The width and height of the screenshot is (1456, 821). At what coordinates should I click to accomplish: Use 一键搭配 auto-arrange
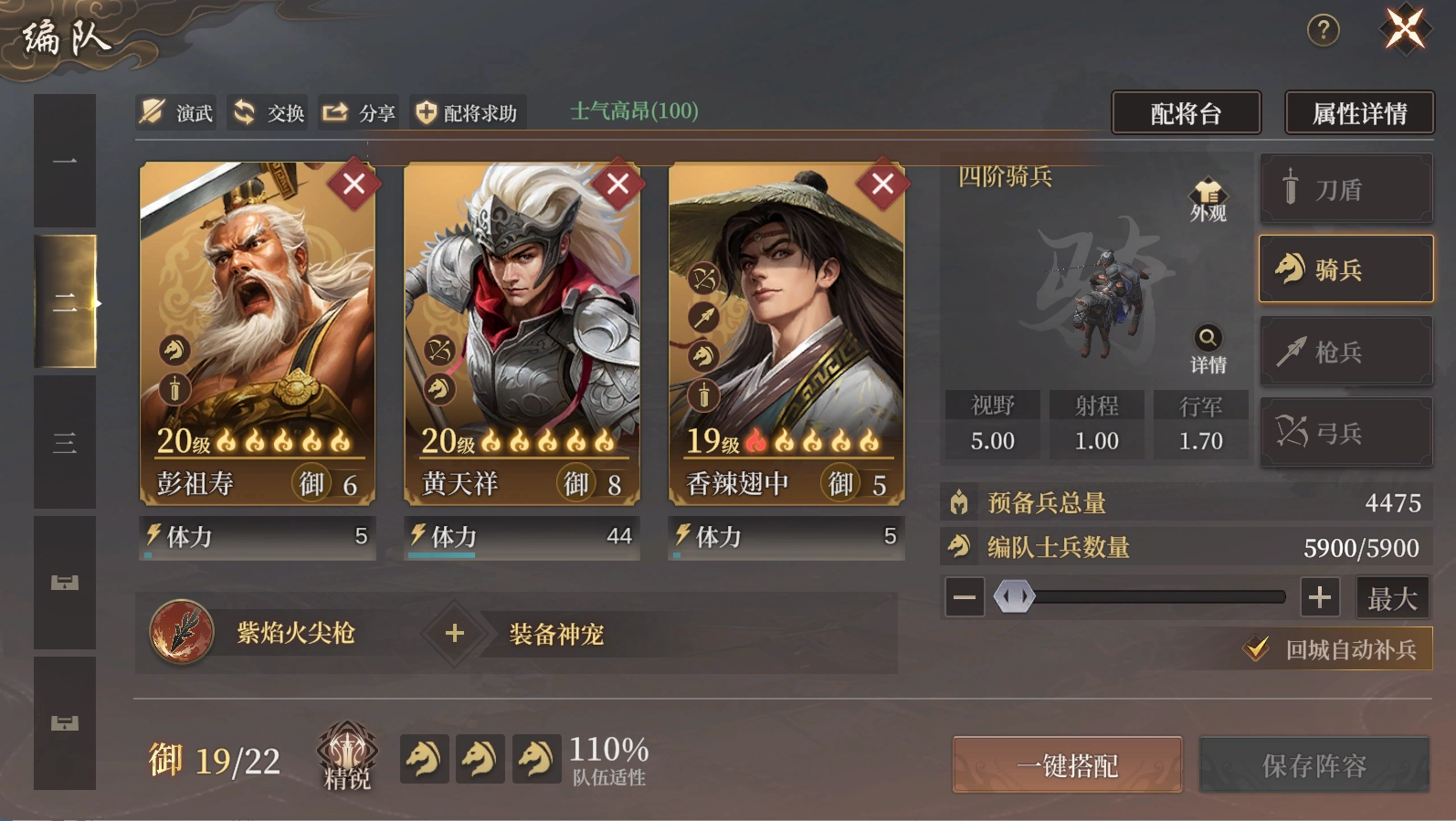point(1067,765)
